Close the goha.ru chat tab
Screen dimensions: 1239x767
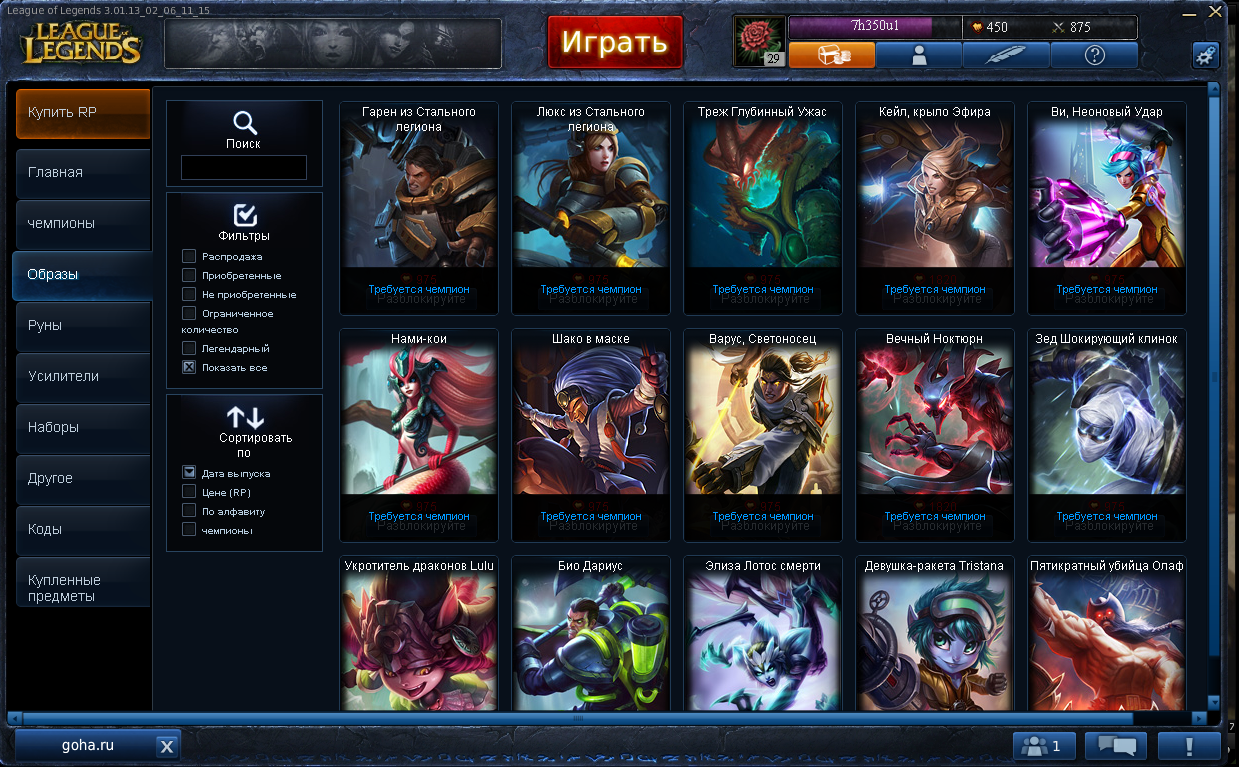[167, 746]
